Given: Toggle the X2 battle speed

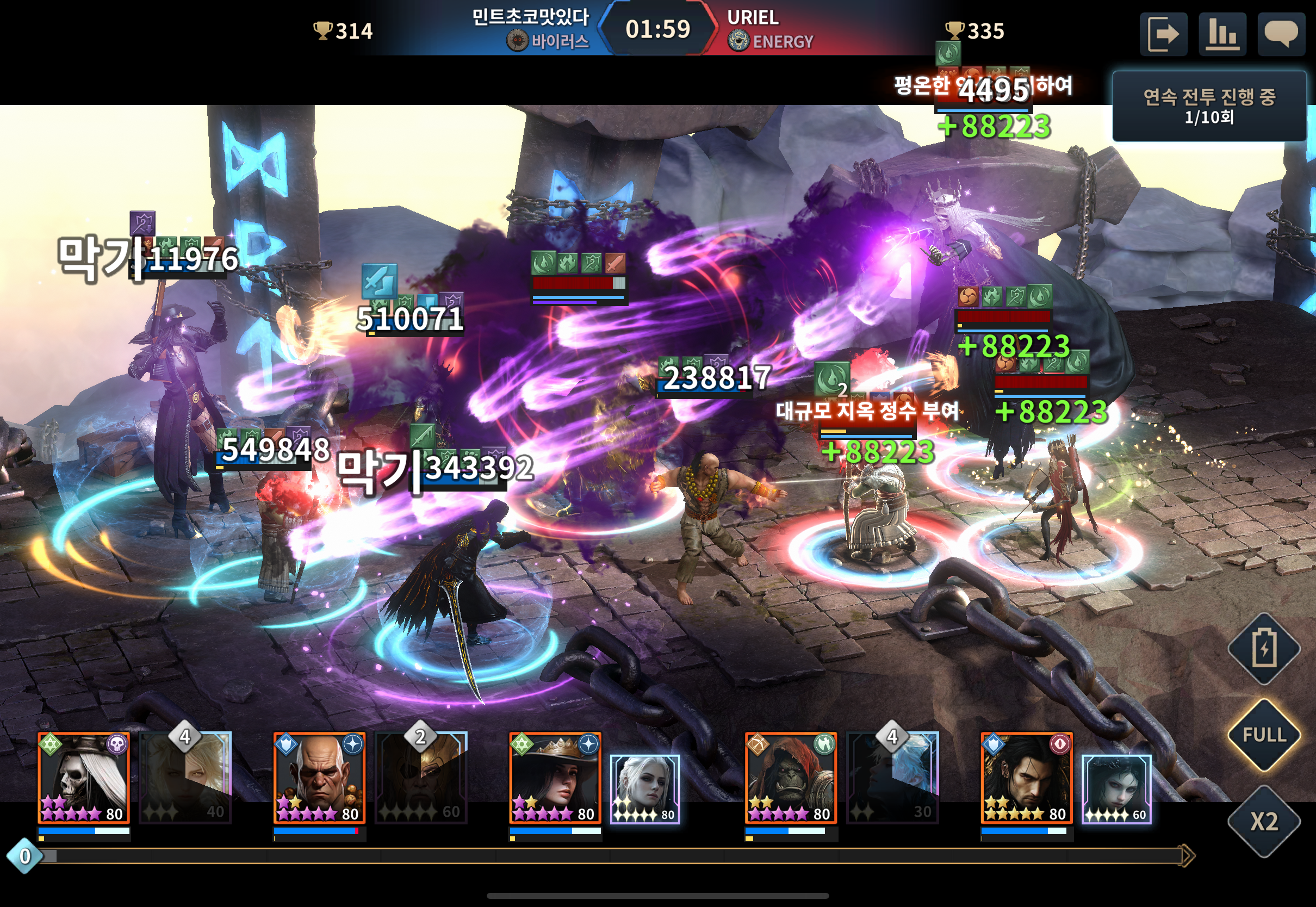Looking at the screenshot, I should (1264, 821).
